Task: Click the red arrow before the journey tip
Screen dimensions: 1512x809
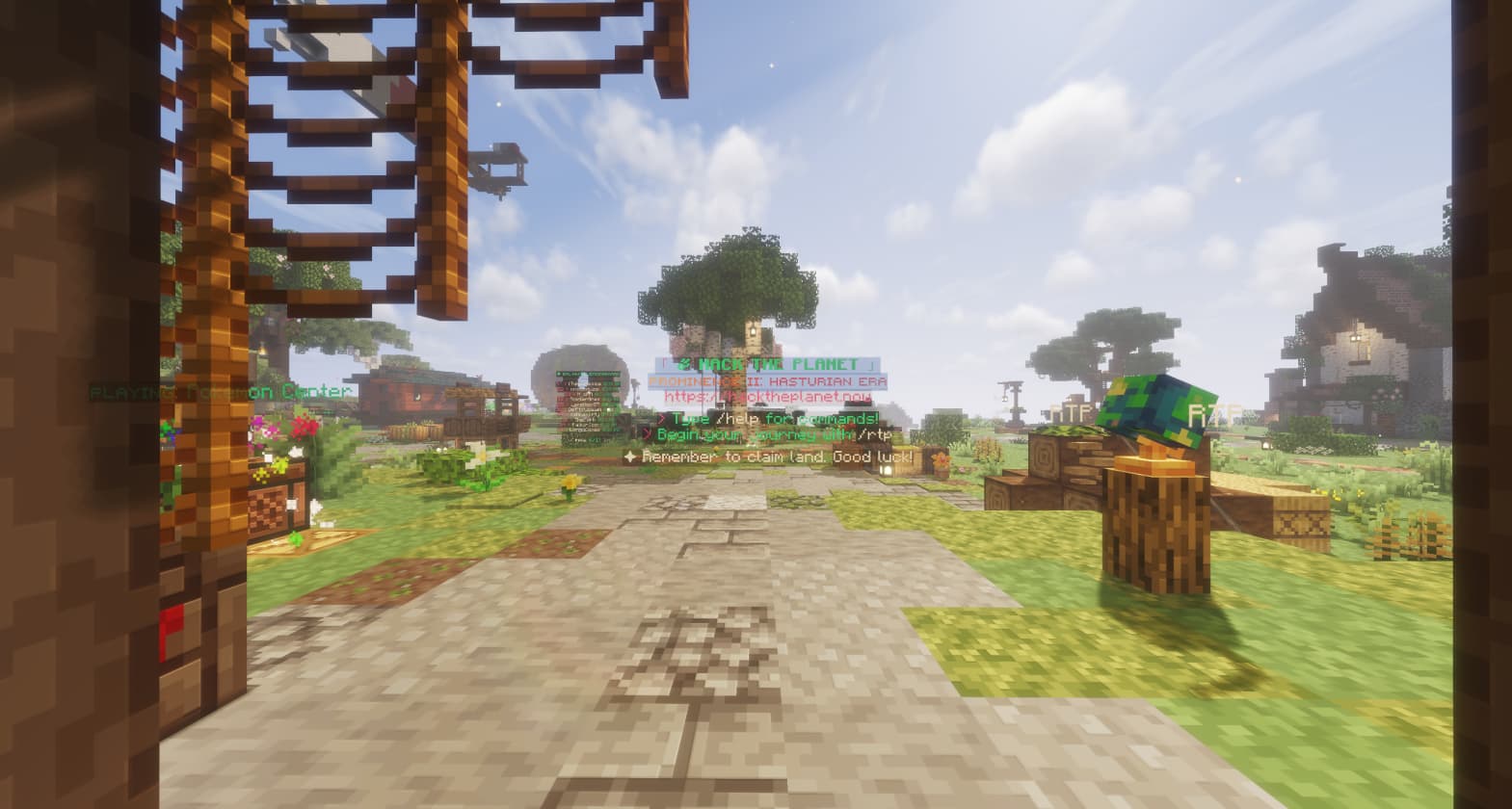Action: pos(647,432)
